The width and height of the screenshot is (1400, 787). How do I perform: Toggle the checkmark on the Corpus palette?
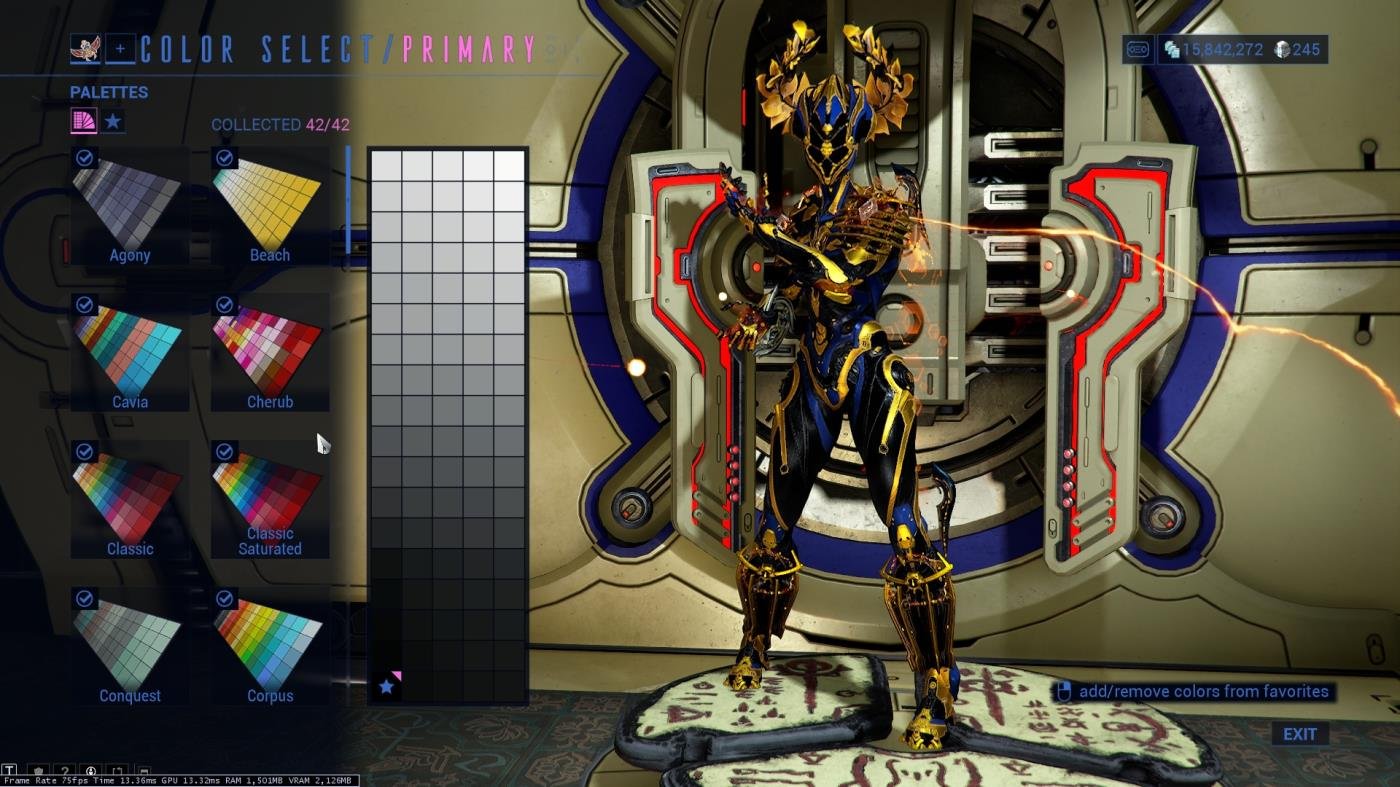[225, 598]
